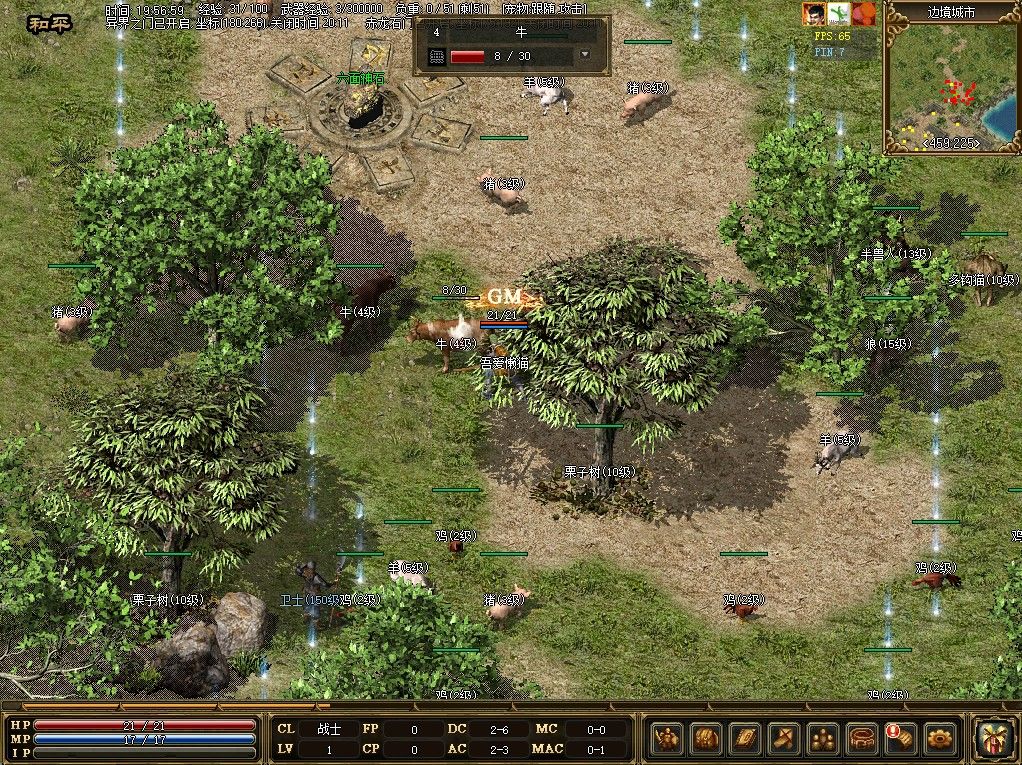
Task: Open the backpack inventory icon
Action: coord(706,739)
